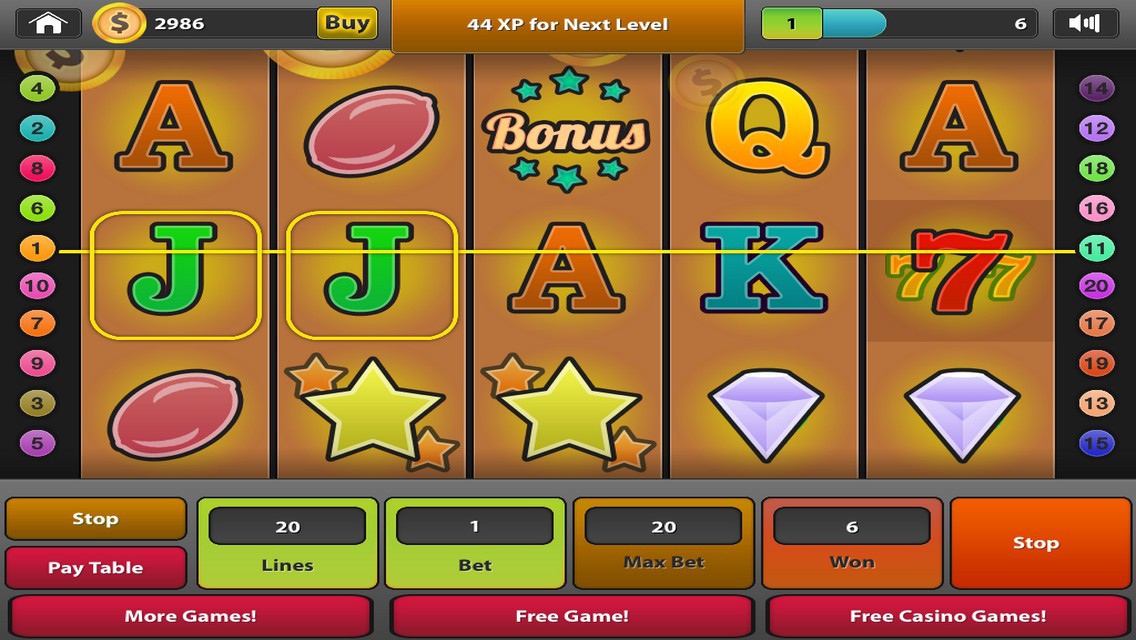Claim the Free Game! offer
Image resolution: width=1136 pixels, height=640 pixels.
tap(571, 616)
